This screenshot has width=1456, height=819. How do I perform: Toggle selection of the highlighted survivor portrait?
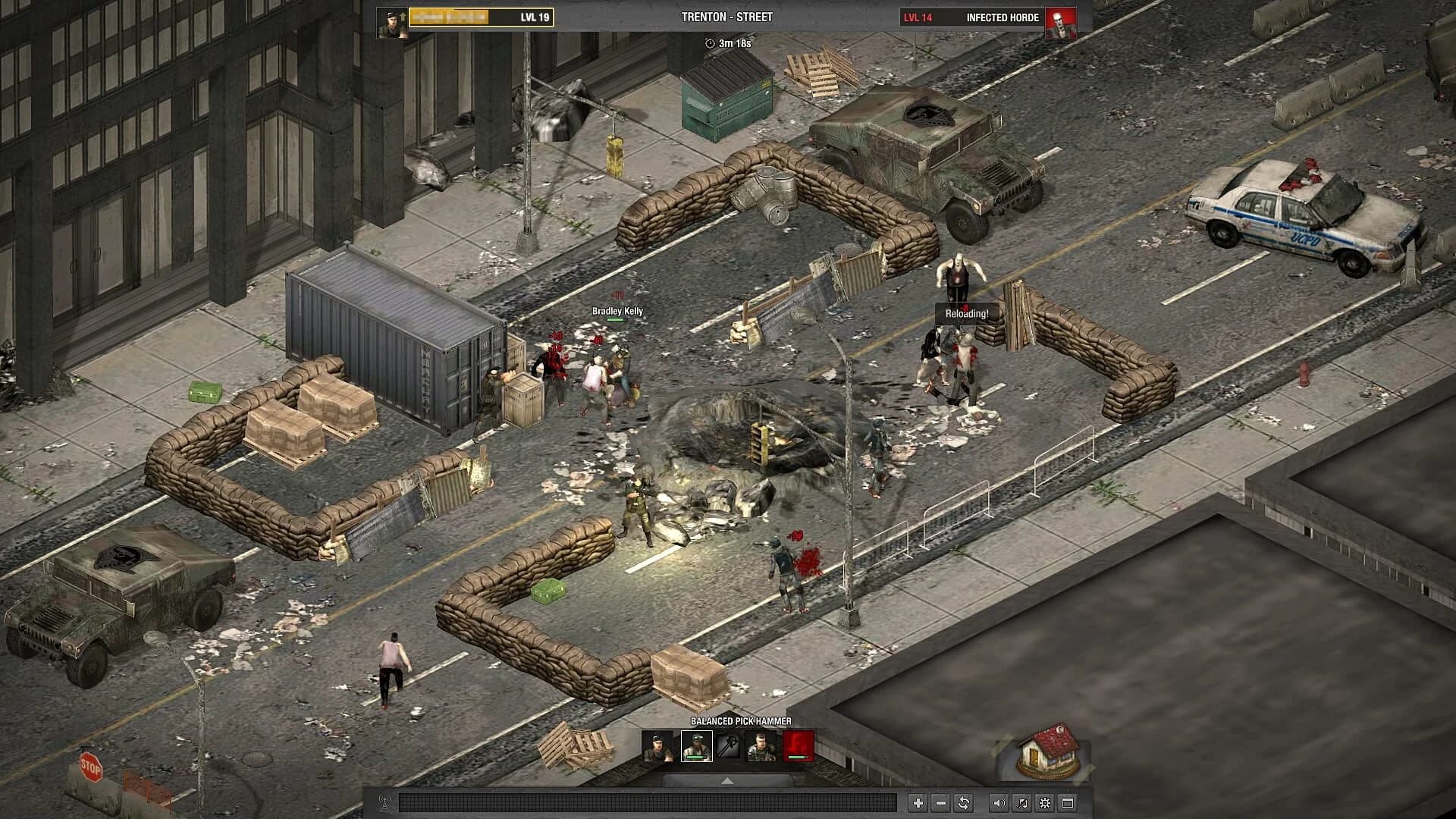point(697,746)
